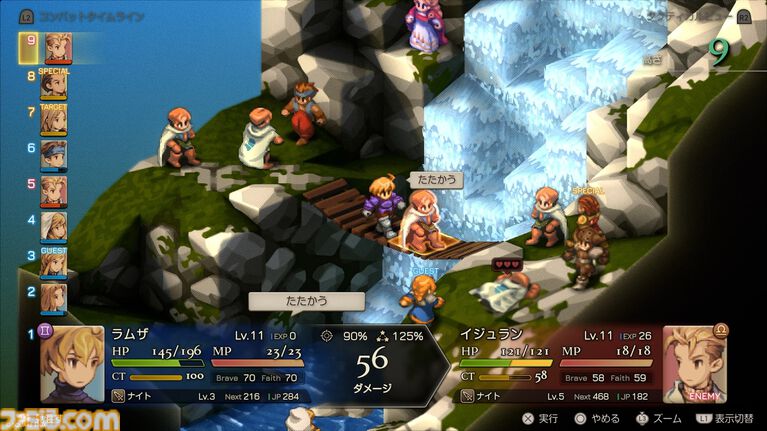The height and width of the screenshot is (431, 767).
Task: Choose the GUEST portrait in the timeline
Action: [x=54, y=261]
